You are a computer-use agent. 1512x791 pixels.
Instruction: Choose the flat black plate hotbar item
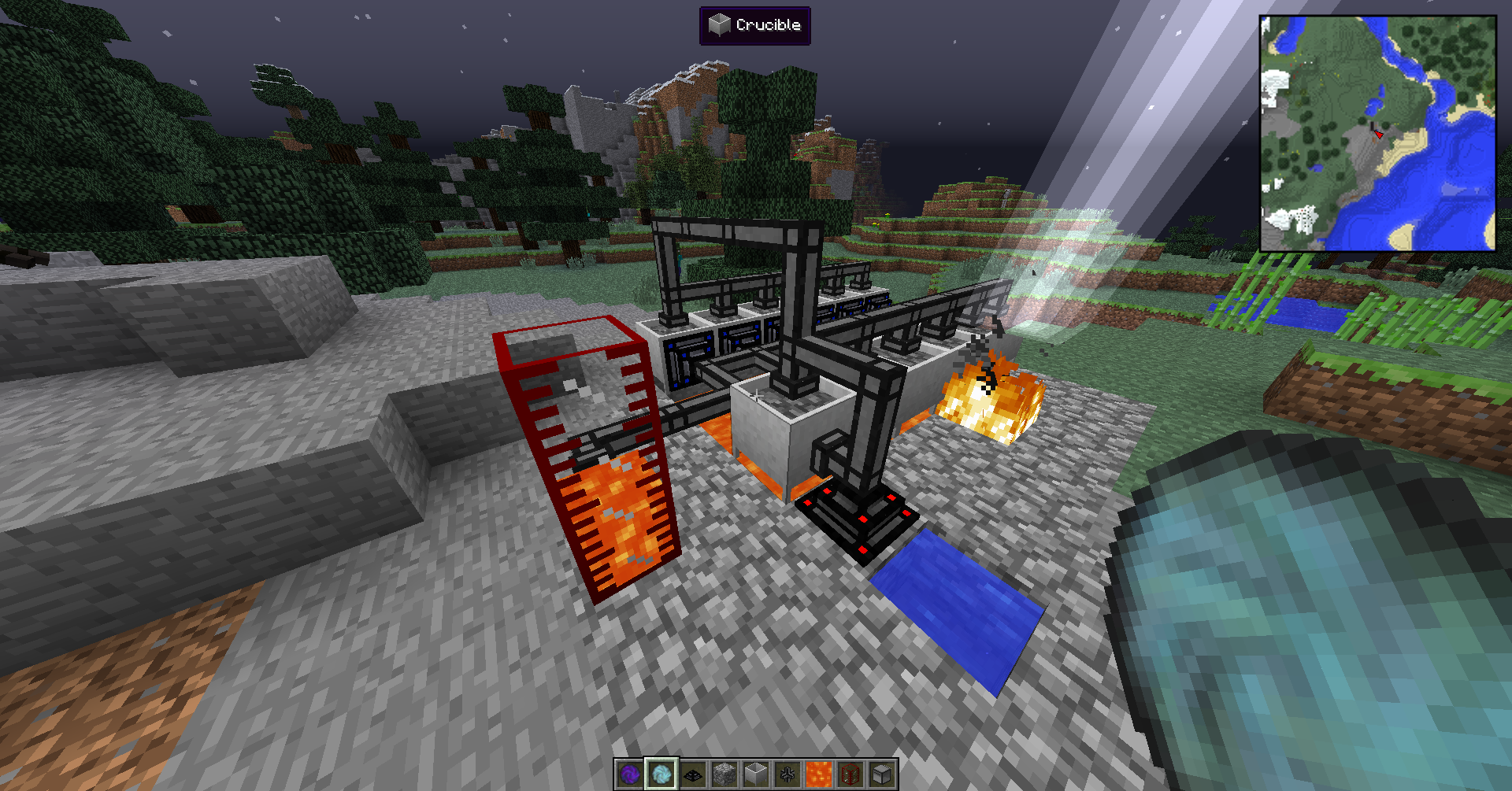pyautogui.click(x=692, y=774)
